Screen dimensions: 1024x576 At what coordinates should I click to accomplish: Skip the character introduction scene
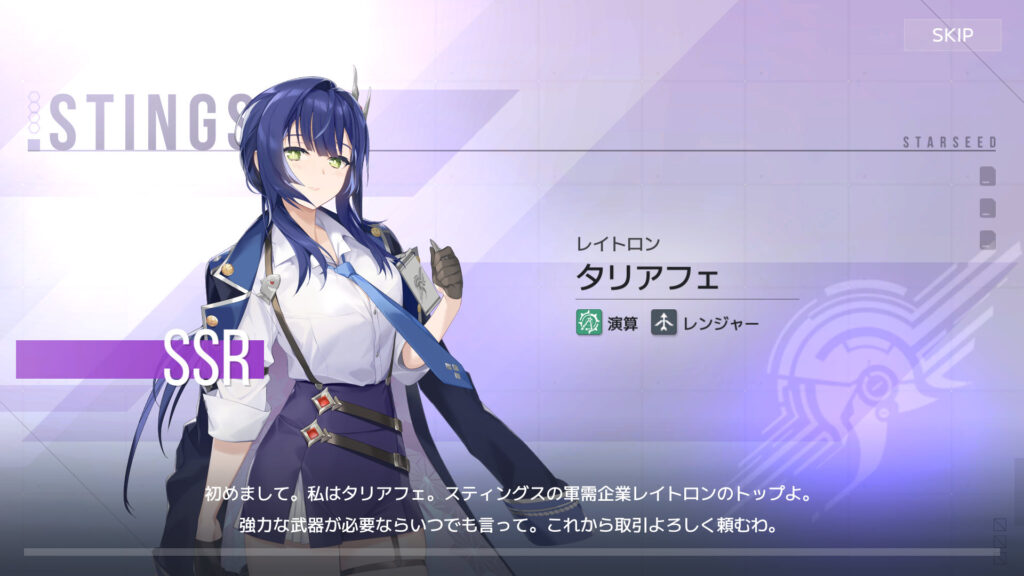click(x=952, y=35)
